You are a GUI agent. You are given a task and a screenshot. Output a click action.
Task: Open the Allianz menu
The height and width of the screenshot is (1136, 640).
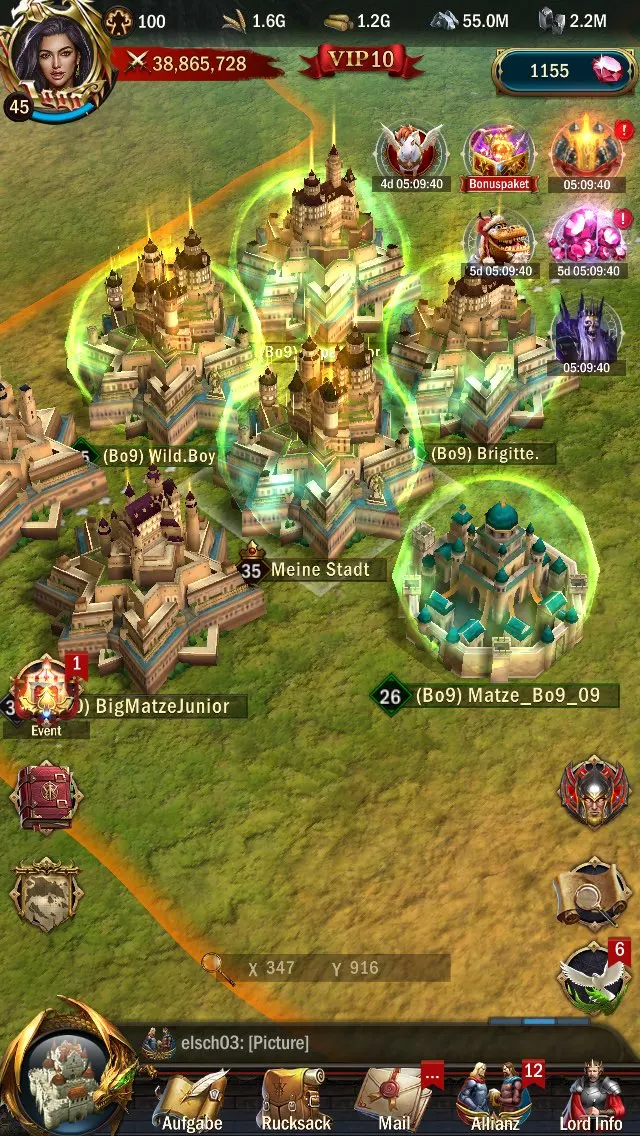[495, 1098]
